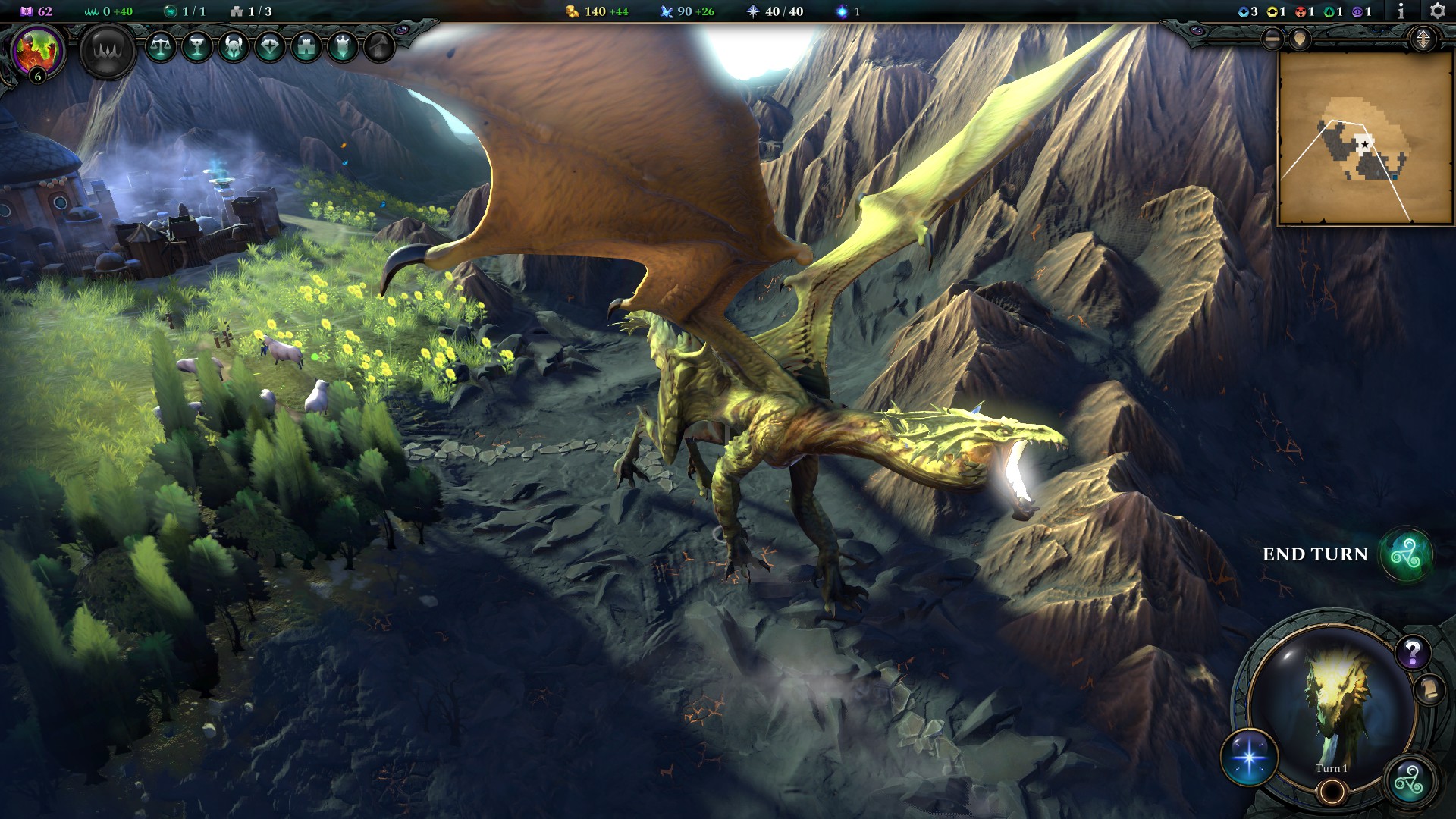Select the dragon portrait in the turn orb

(x=1332, y=701)
